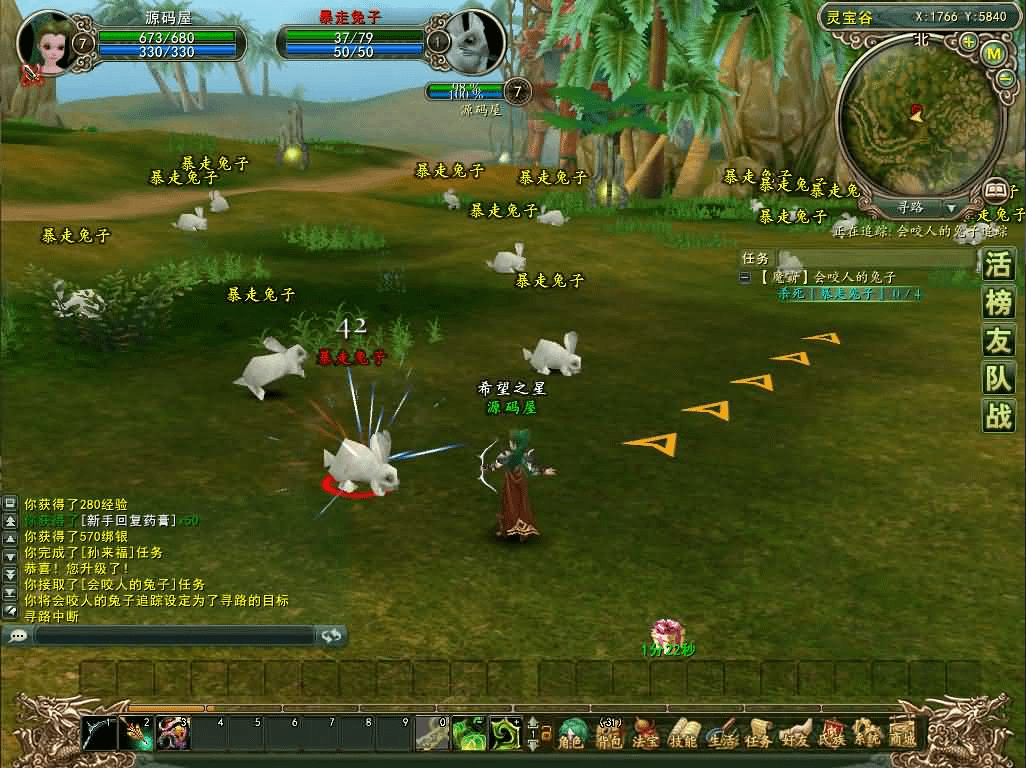Open the book icon beside the minimap
The height and width of the screenshot is (768, 1026).
[995, 189]
